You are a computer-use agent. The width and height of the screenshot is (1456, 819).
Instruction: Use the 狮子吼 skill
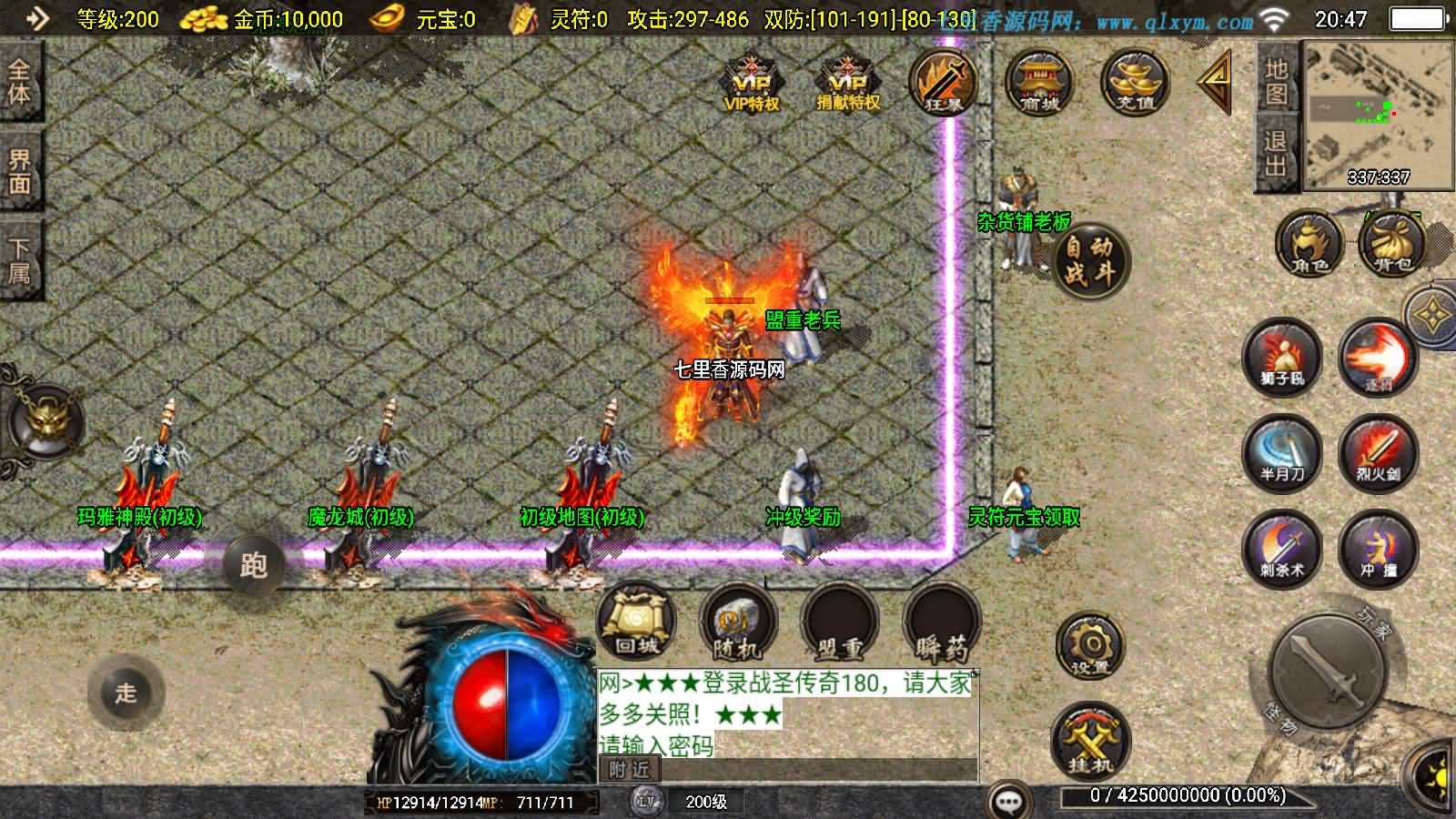[x=1282, y=358]
